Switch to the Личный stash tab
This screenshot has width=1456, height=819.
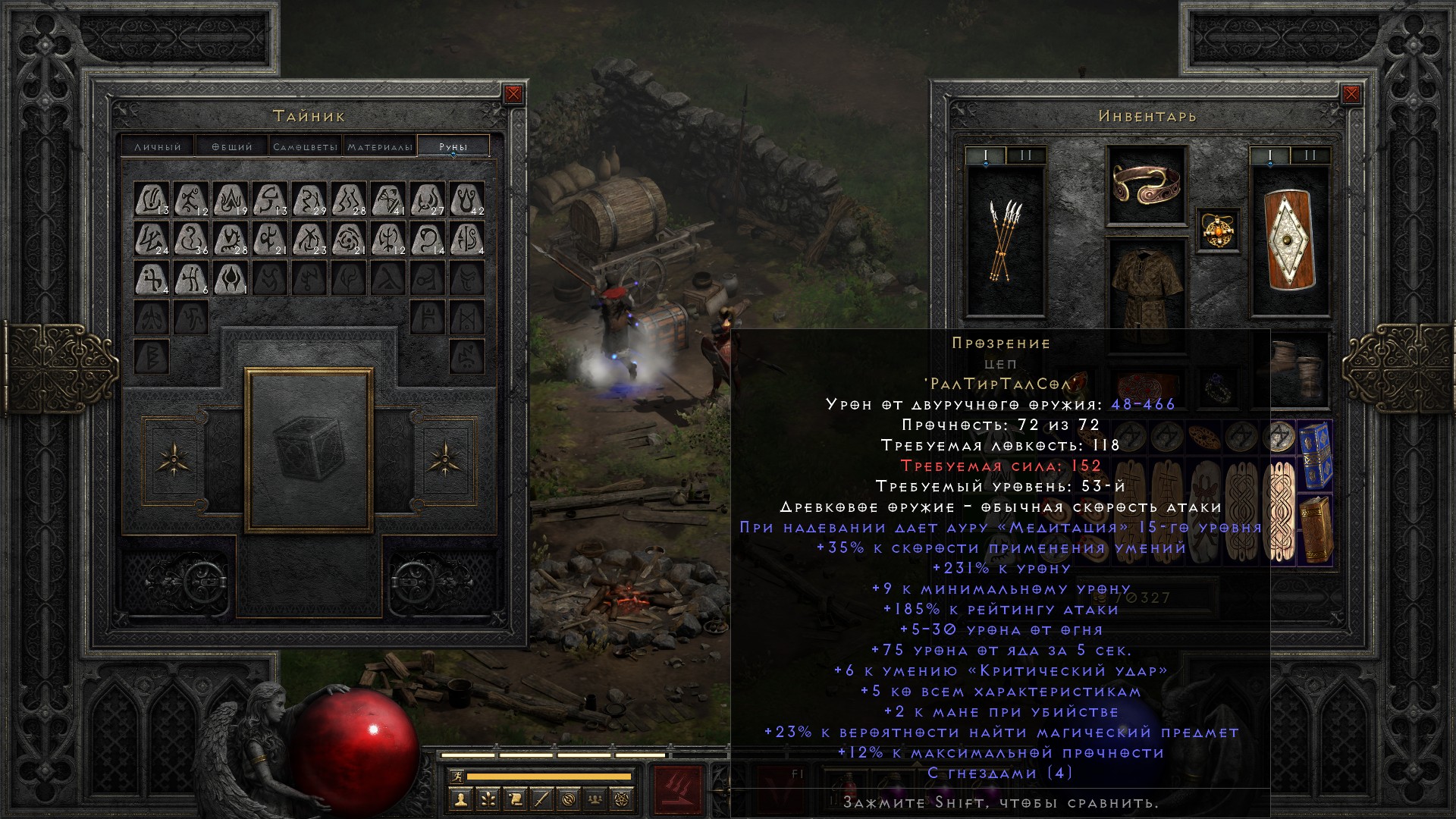(158, 146)
